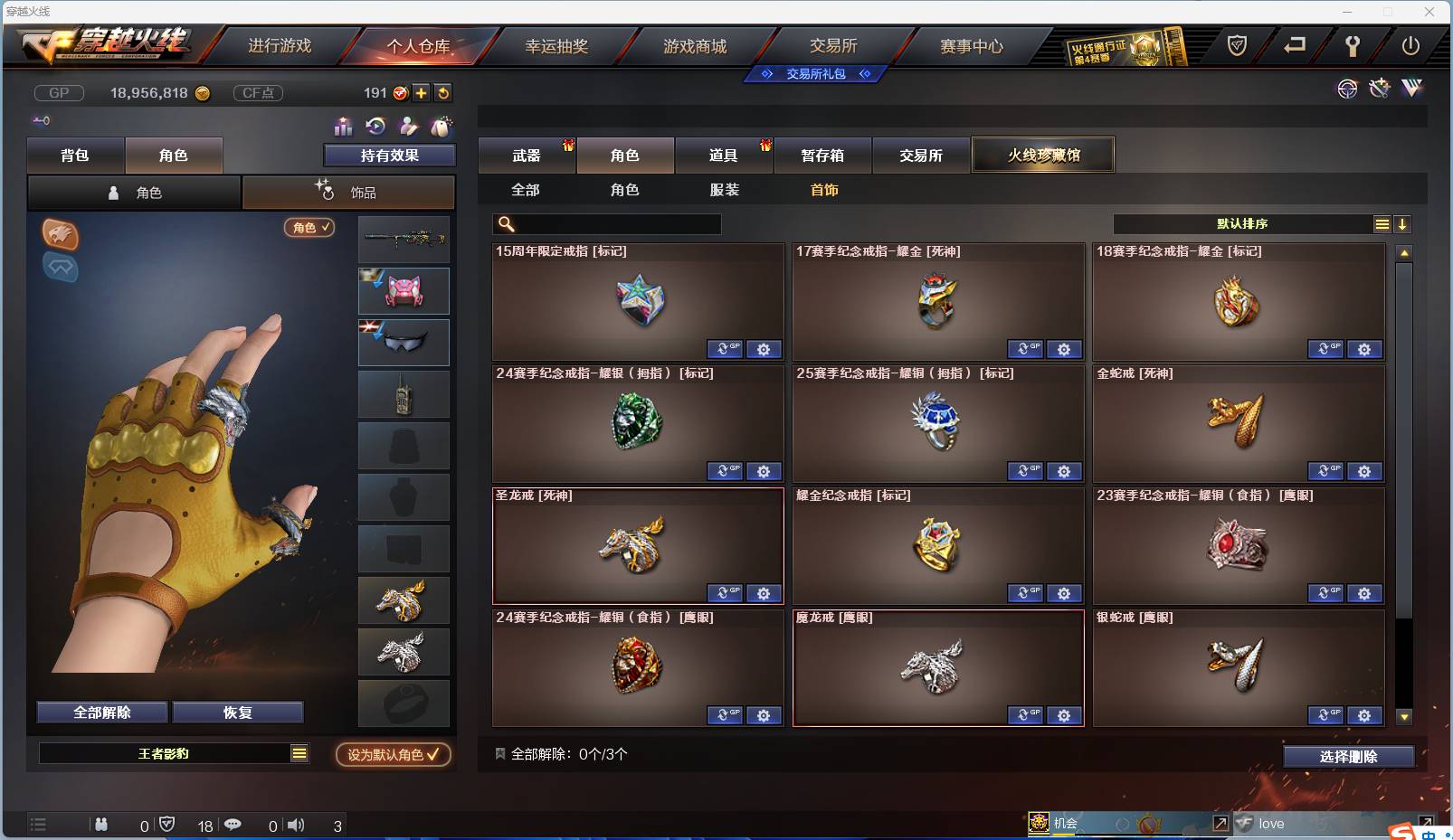Switch to the 首饰 tab
1453x840 pixels.
[x=823, y=190]
